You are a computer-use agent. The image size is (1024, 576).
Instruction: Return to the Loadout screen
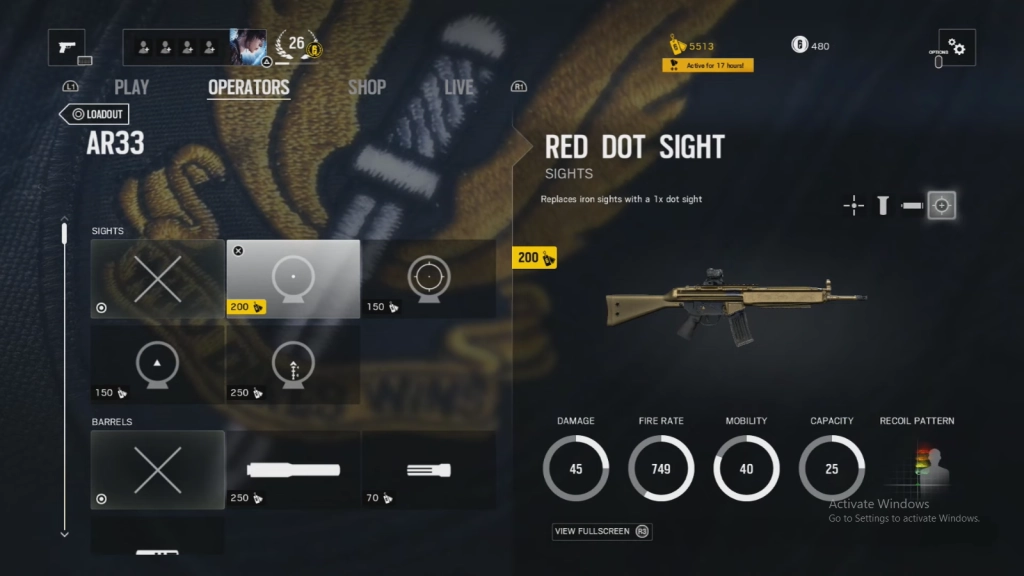(x=94, y=114)
